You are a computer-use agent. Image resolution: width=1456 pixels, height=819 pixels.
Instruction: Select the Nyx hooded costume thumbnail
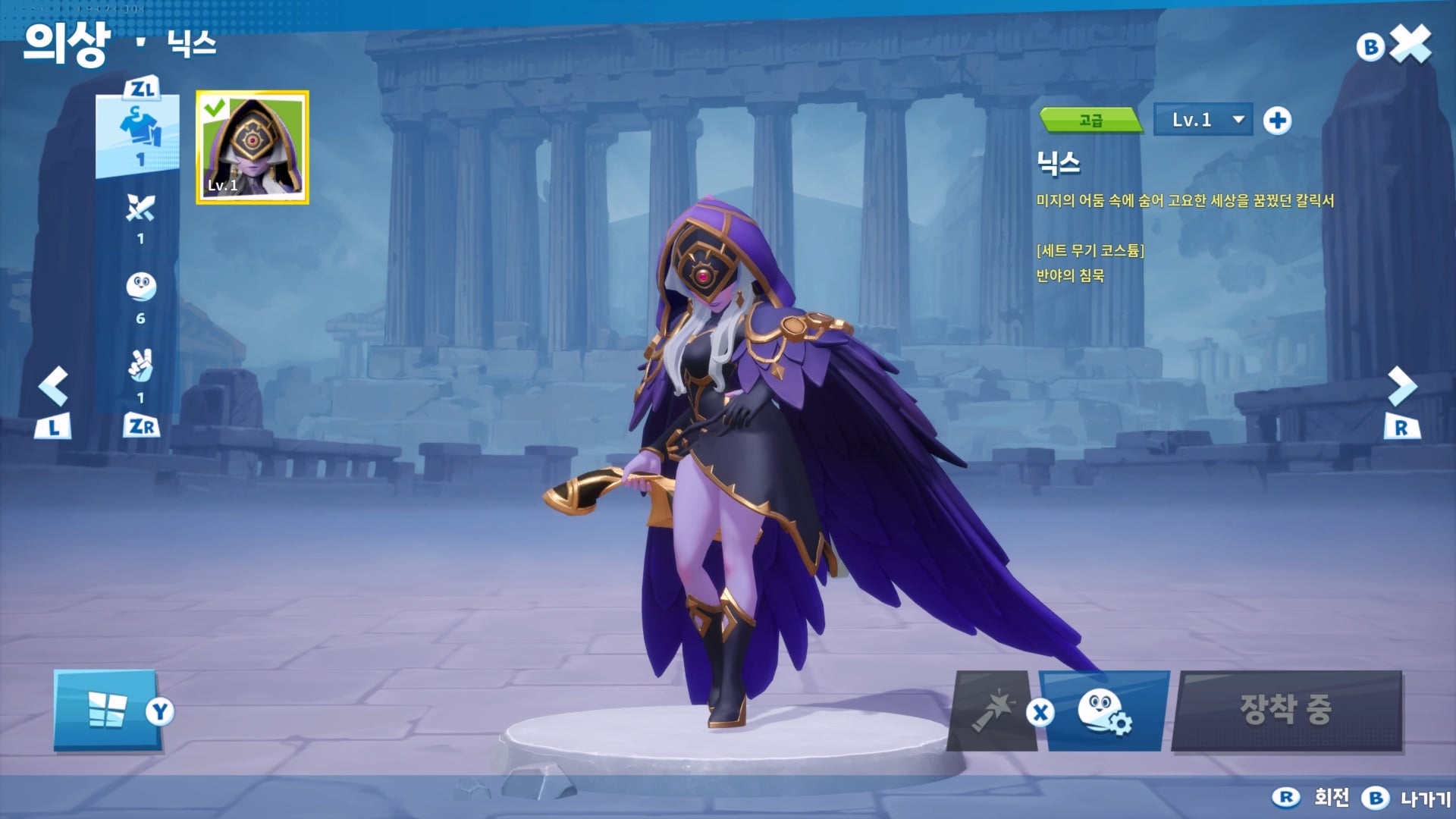click(x=253, y=147)
